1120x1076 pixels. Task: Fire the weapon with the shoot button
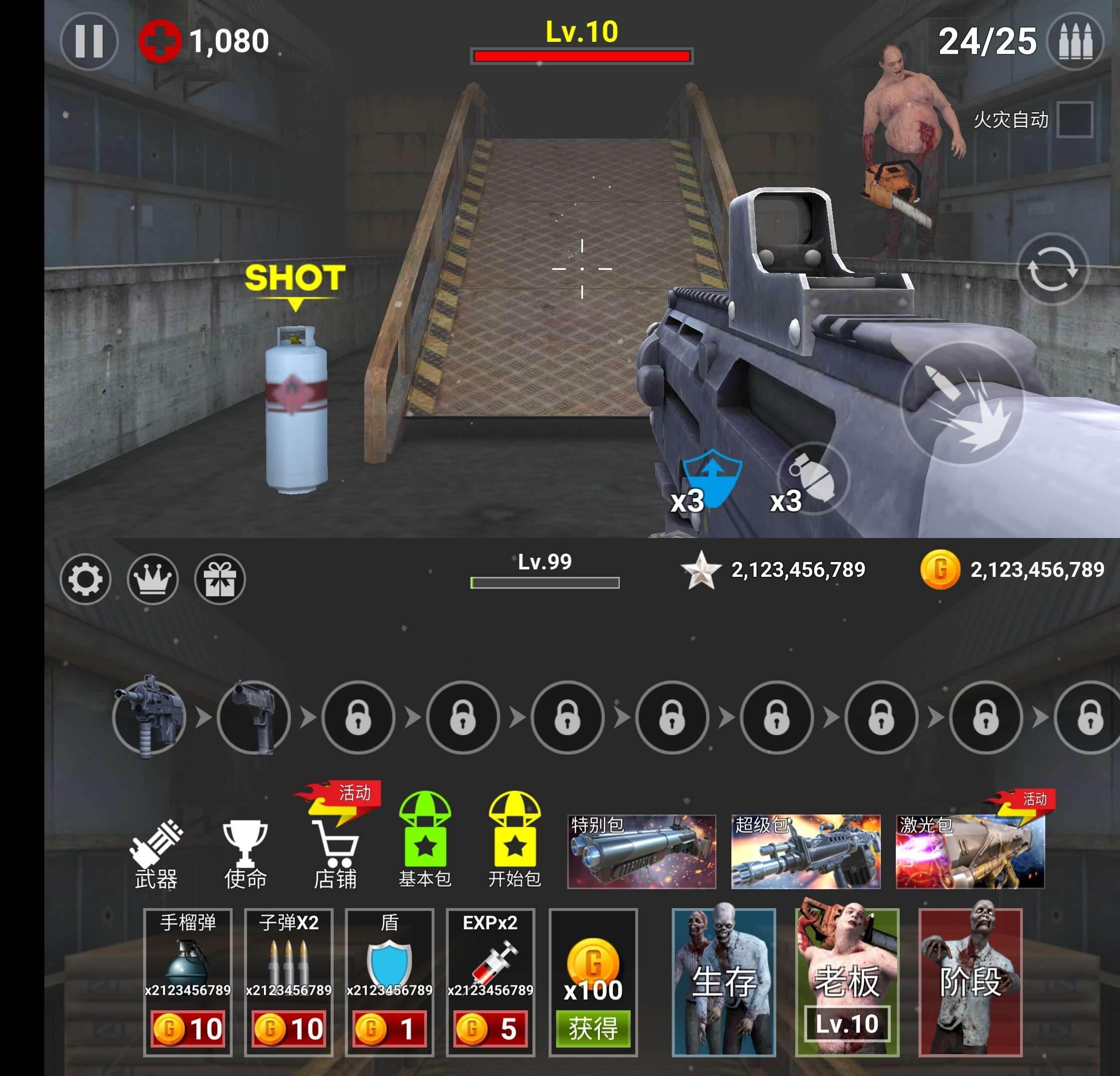tap(962, 403)
